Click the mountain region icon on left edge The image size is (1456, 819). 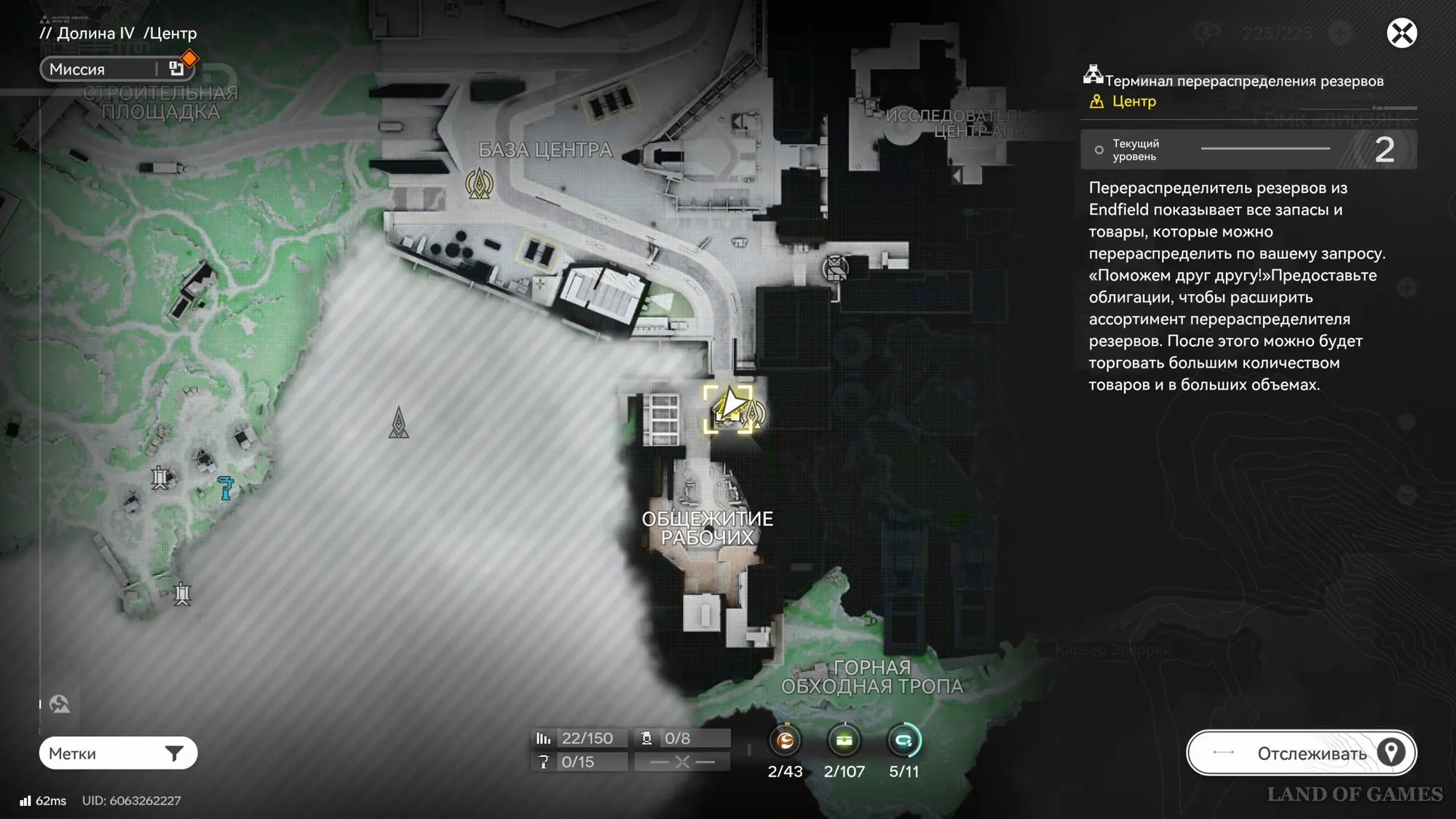(x=60, y=704)
